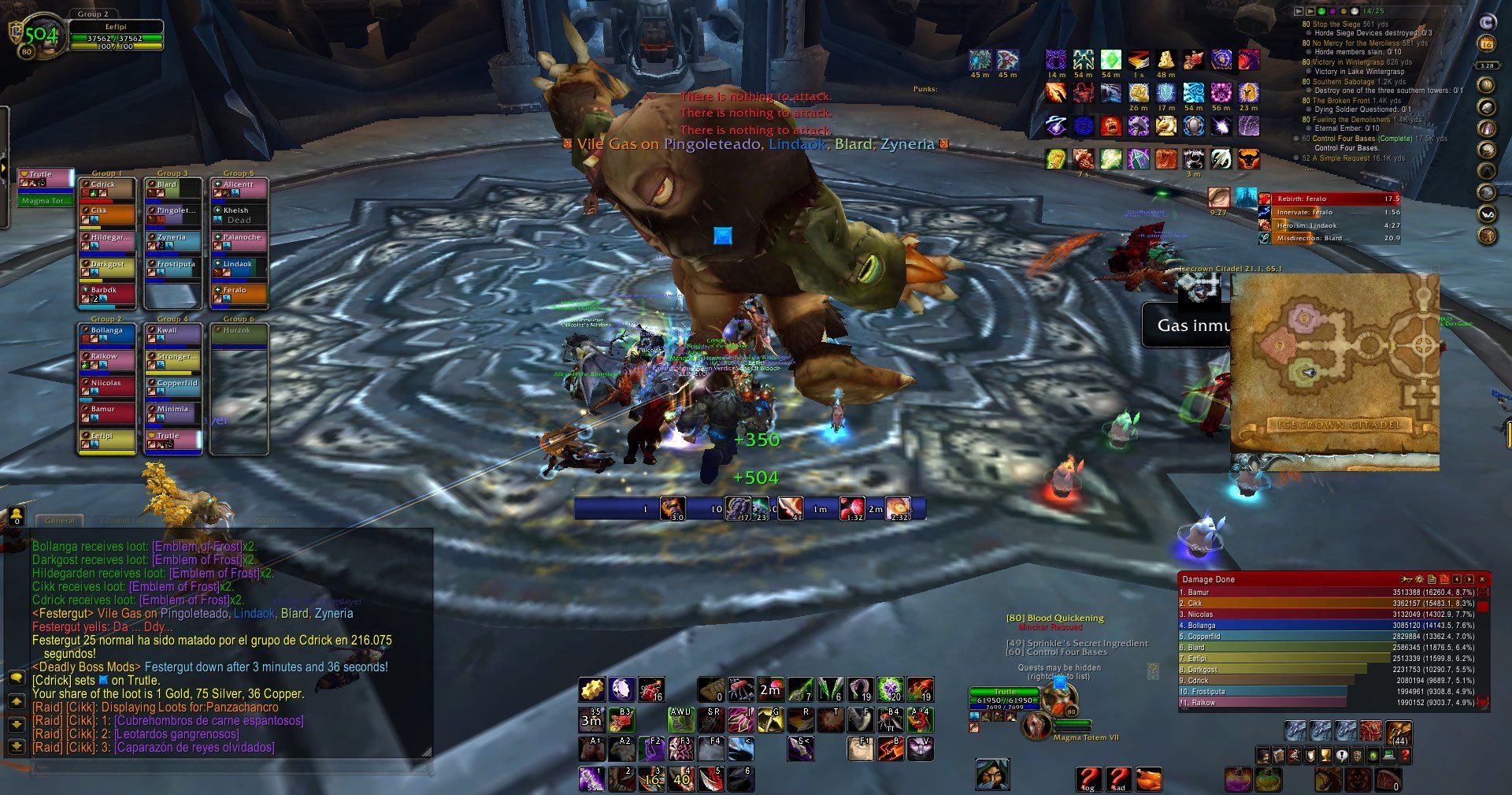This screenshot has width=1512, height=795.
Task: Switch to the General chat tab
Action: point(60,520)
